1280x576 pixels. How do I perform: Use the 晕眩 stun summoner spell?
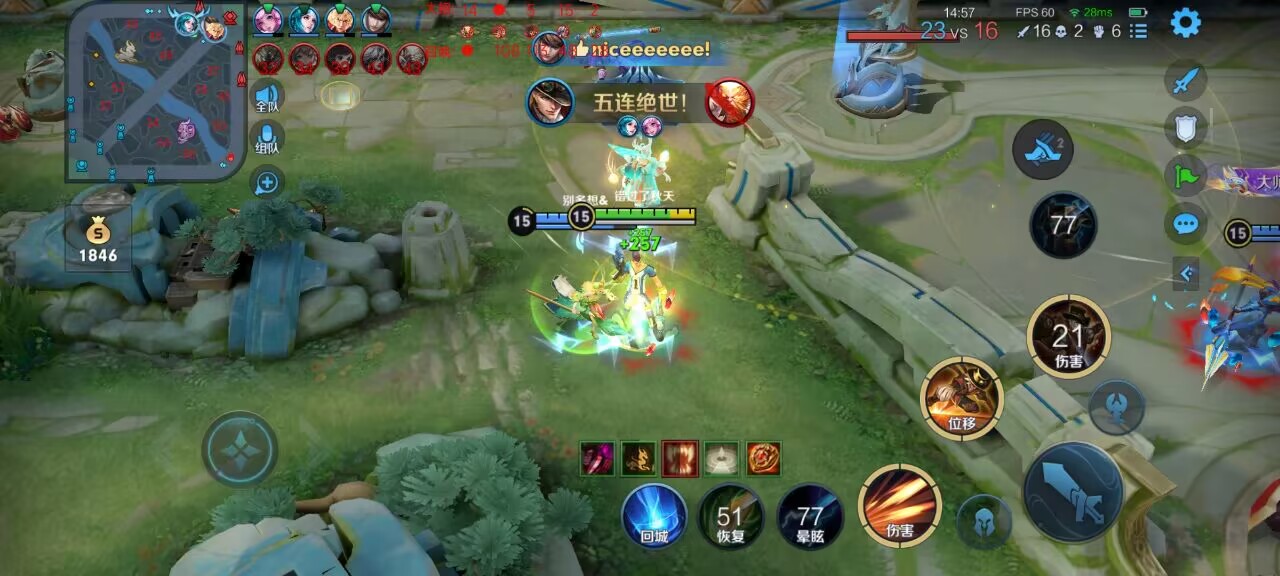point(809,516)
